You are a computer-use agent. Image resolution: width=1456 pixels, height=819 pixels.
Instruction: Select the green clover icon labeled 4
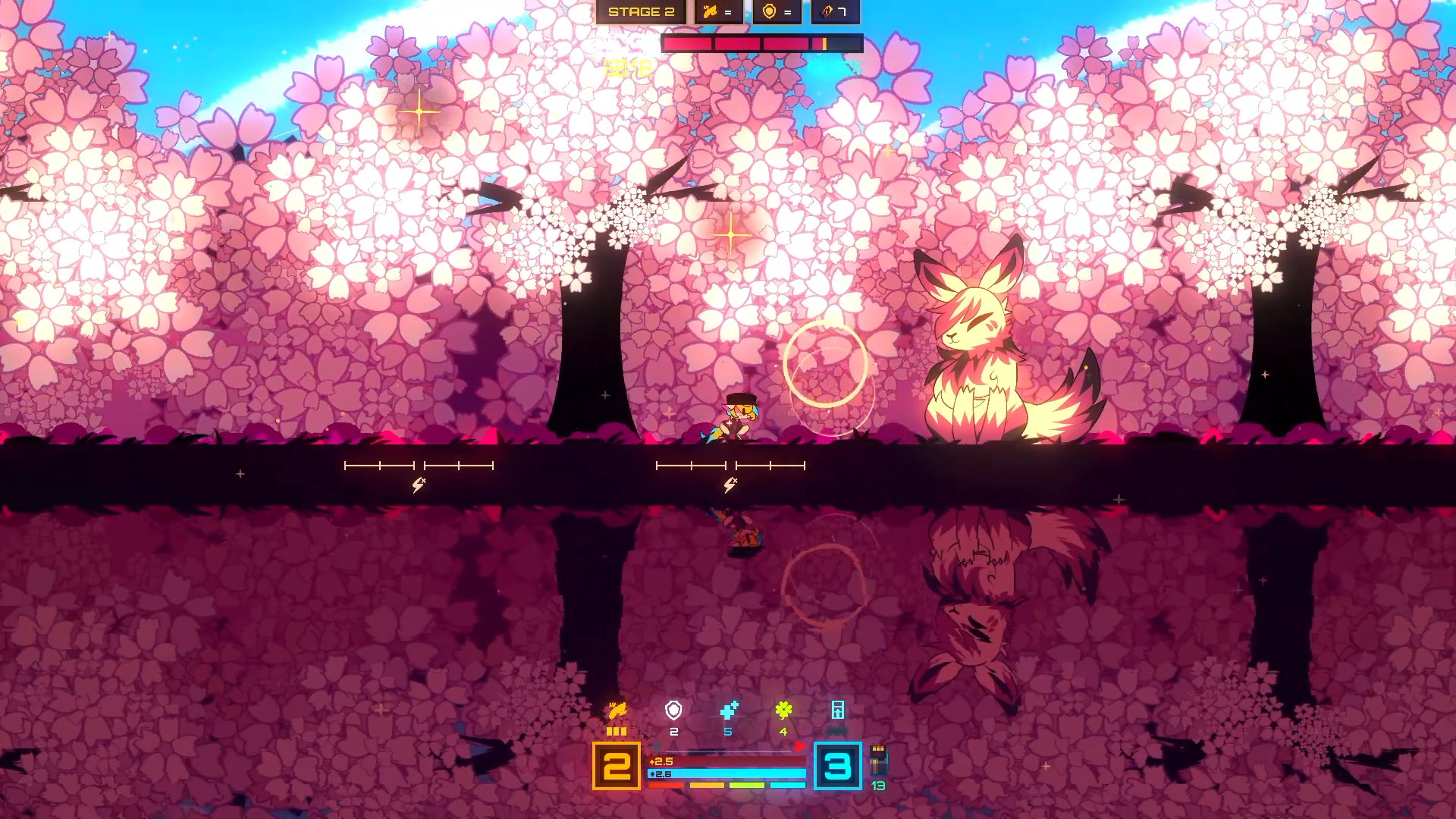(783, 711)
